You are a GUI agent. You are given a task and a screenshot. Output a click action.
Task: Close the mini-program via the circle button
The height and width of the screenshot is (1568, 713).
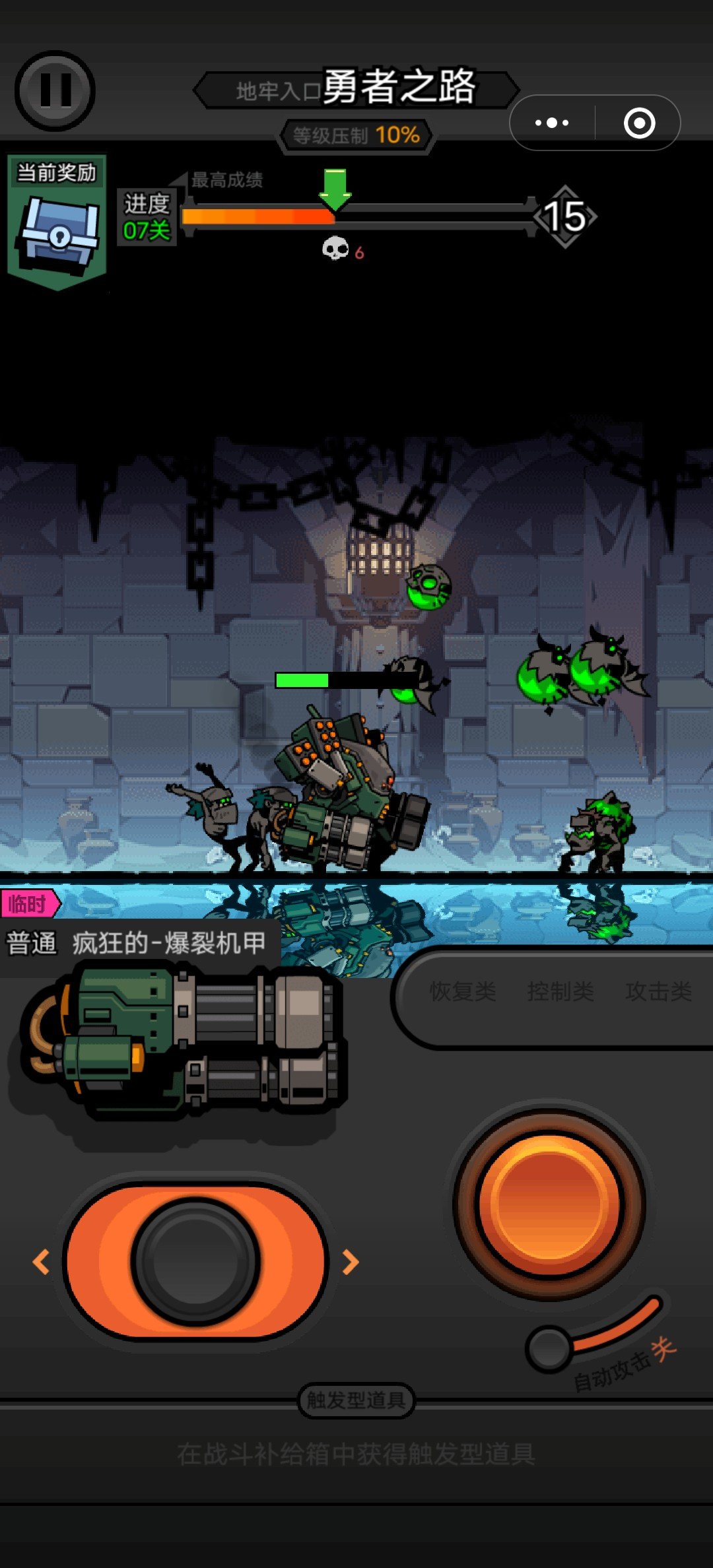[639, 123]
